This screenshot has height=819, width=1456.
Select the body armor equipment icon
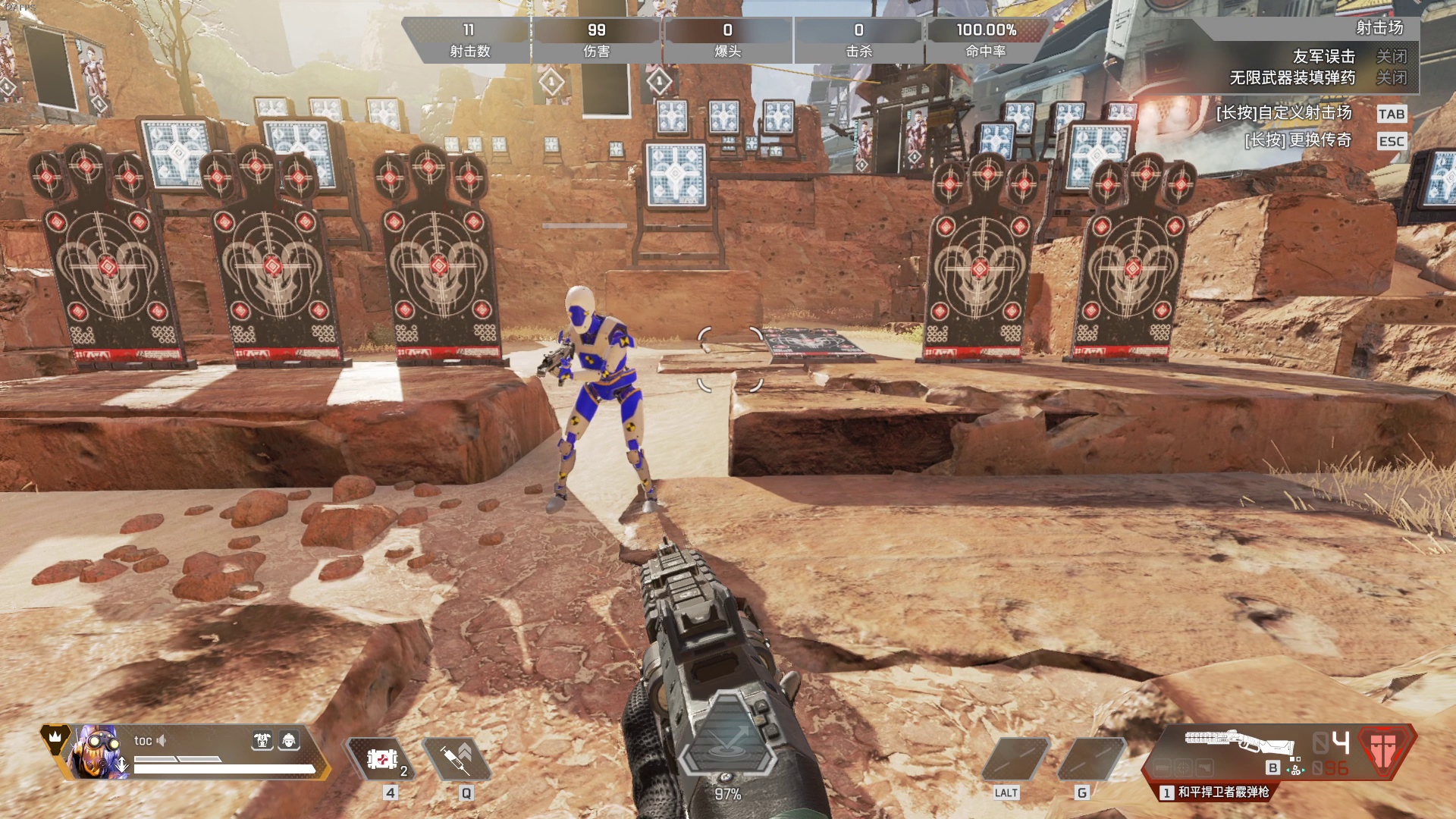coord(262,740)
